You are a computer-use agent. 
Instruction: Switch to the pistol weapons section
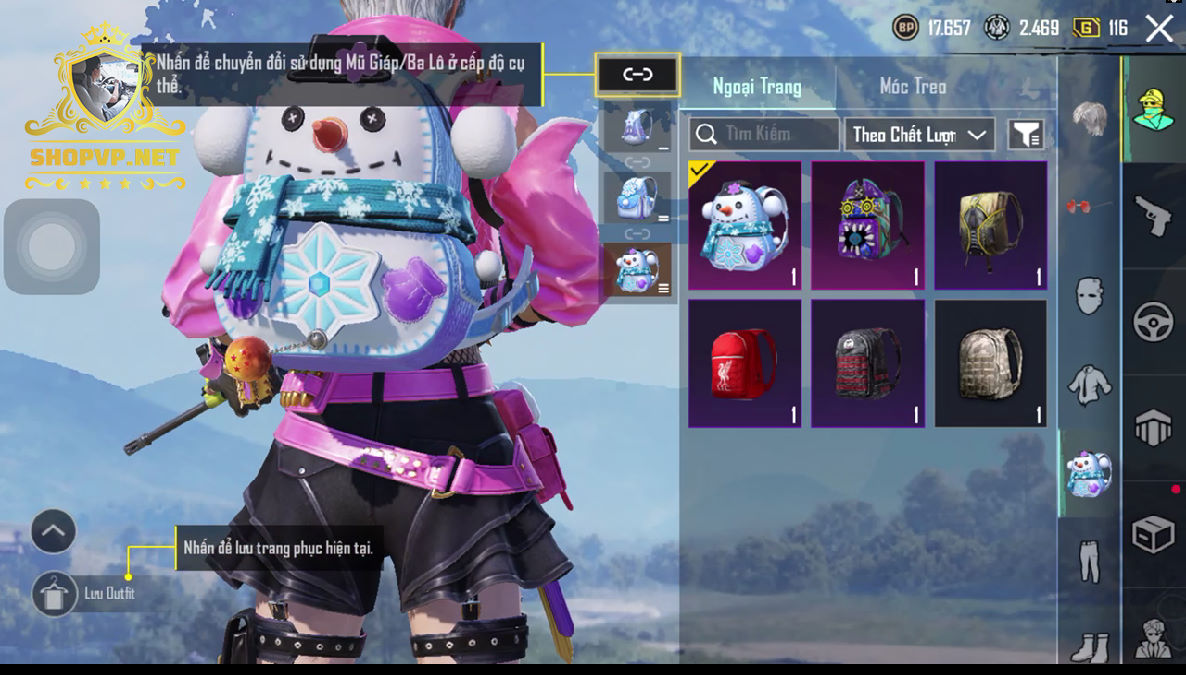[1153, 215]
